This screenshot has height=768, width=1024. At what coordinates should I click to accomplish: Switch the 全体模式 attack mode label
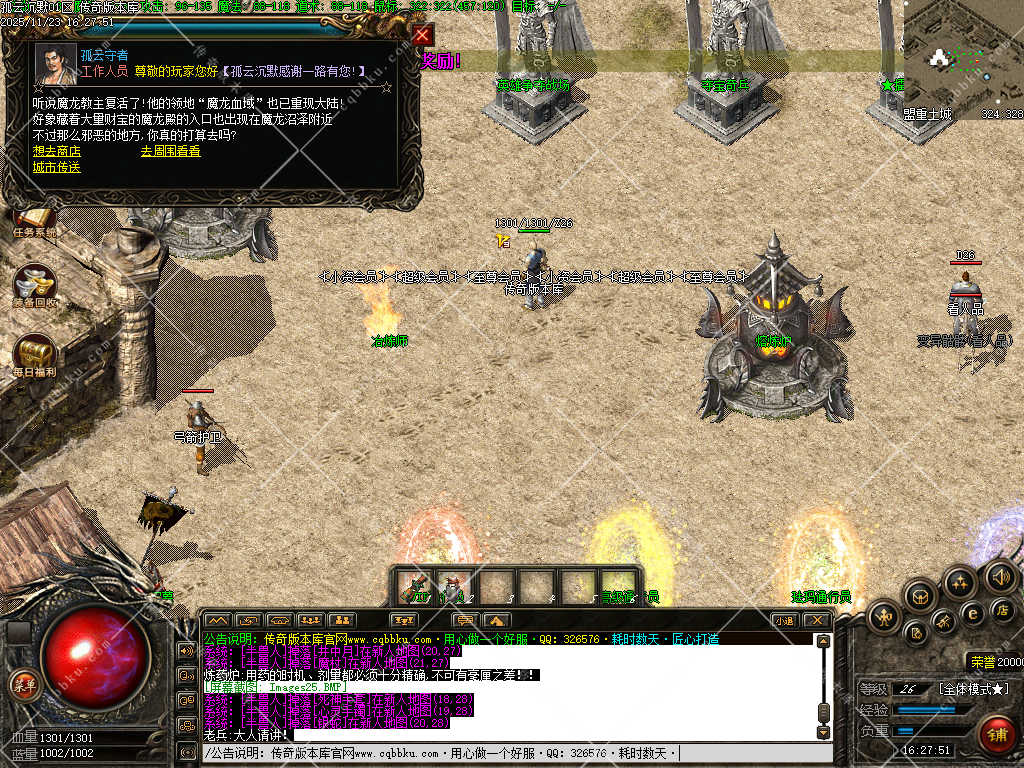click(974, 689)
